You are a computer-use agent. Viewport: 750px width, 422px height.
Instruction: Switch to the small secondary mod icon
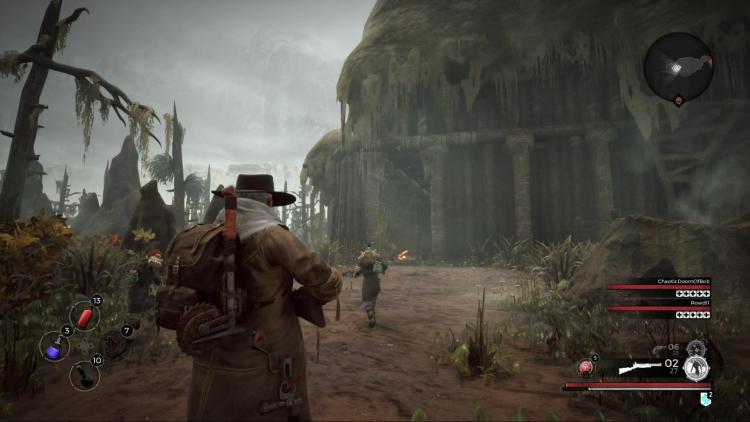tap(695, 346)
